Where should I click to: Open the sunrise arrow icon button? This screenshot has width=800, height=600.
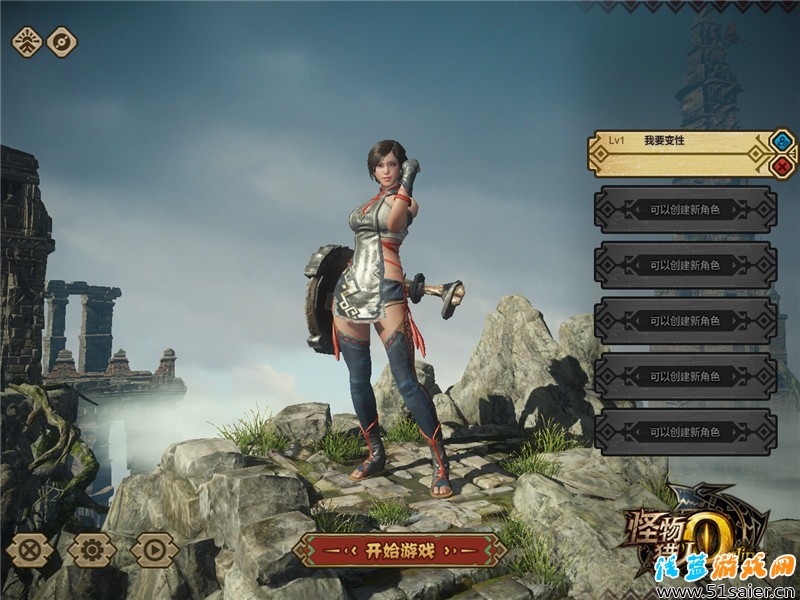[26, 42]
